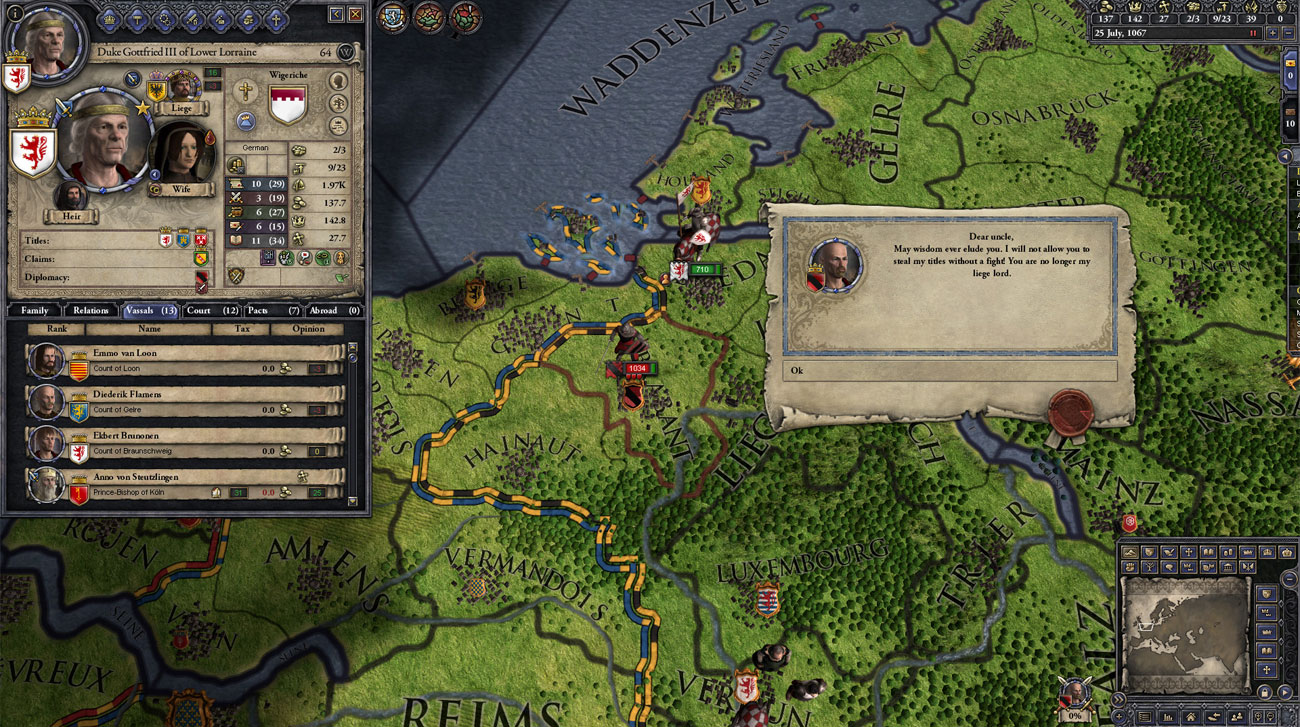Click the home icon to go to capital
This screenshot has height=727, width=1300.
(x=1190, y=715)
